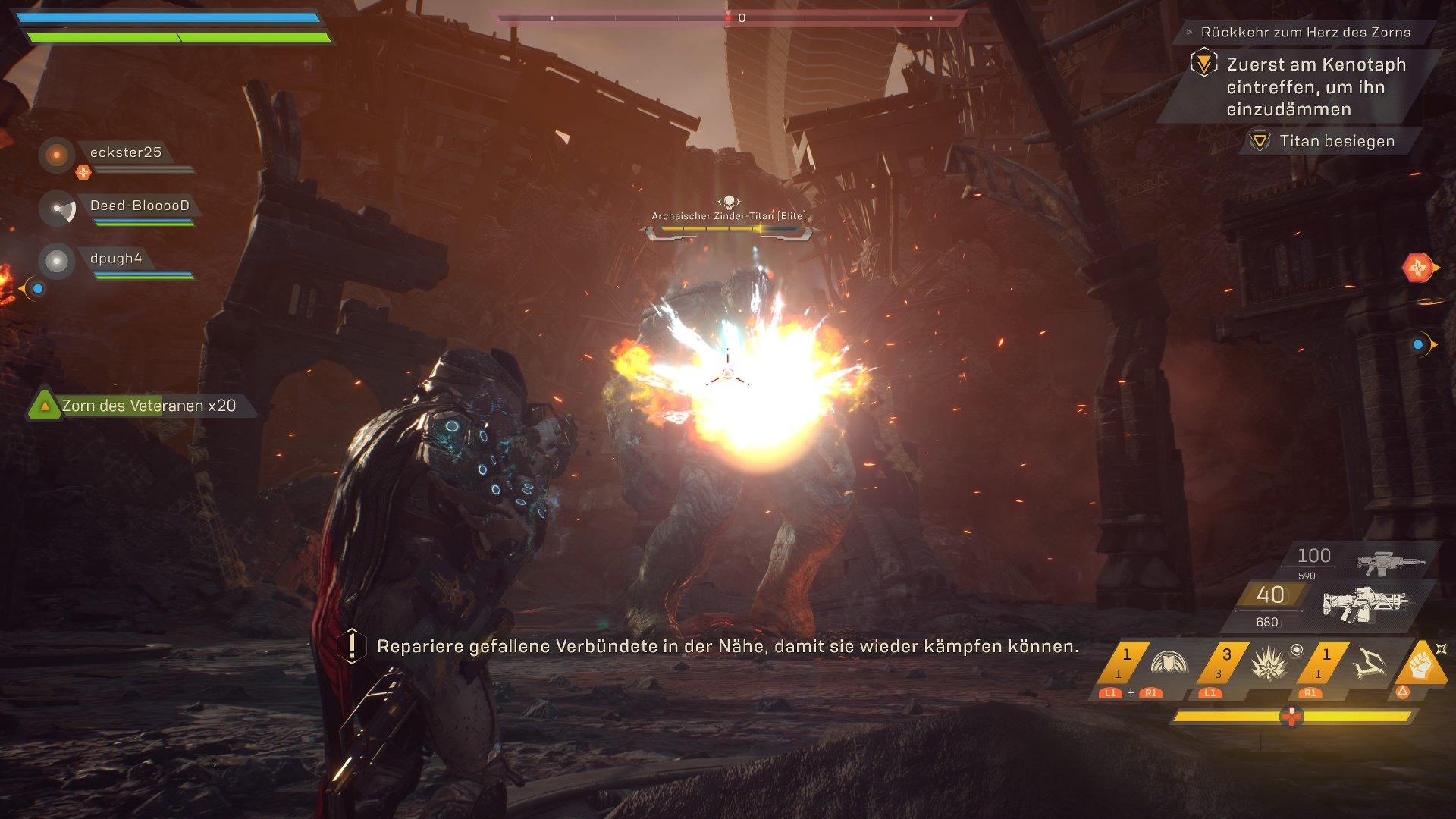Select the player Dead-BlooooD
Image resolution: width=1456 pixels, height=819 pixels.
tap(140, 203)
